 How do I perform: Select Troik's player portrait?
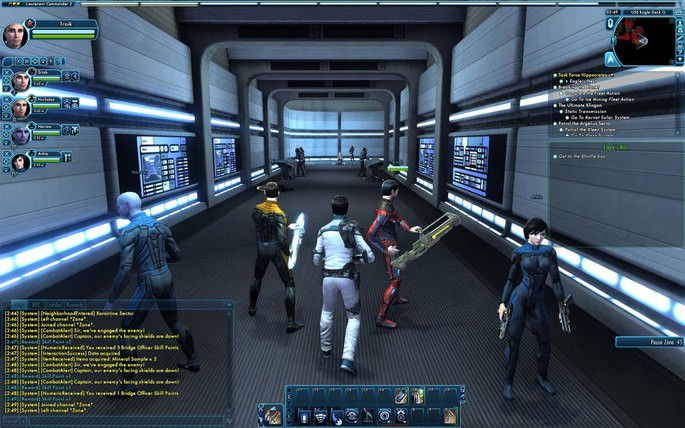[x=16, y=34]
